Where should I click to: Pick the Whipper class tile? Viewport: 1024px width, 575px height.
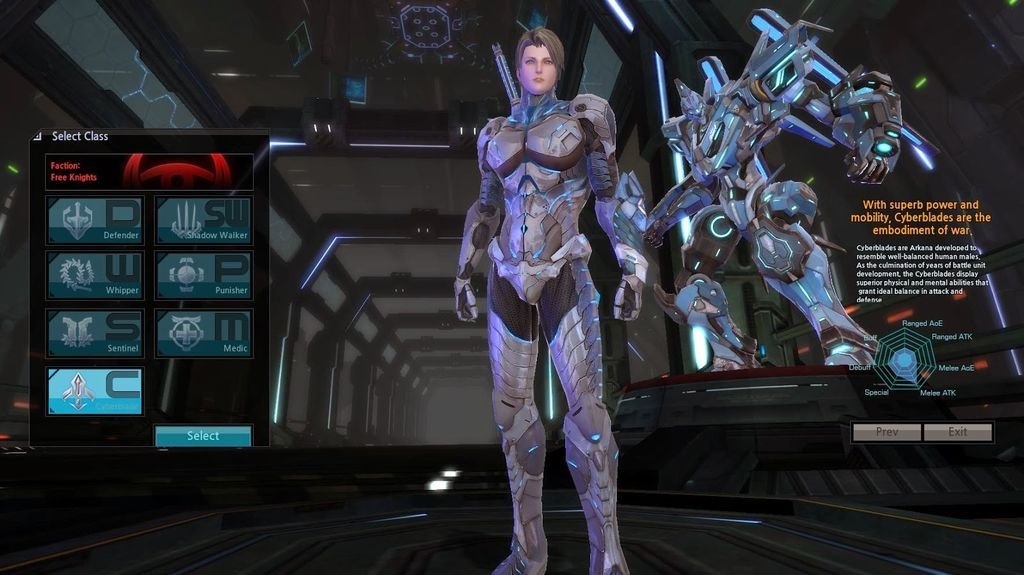tap(95, 275)
